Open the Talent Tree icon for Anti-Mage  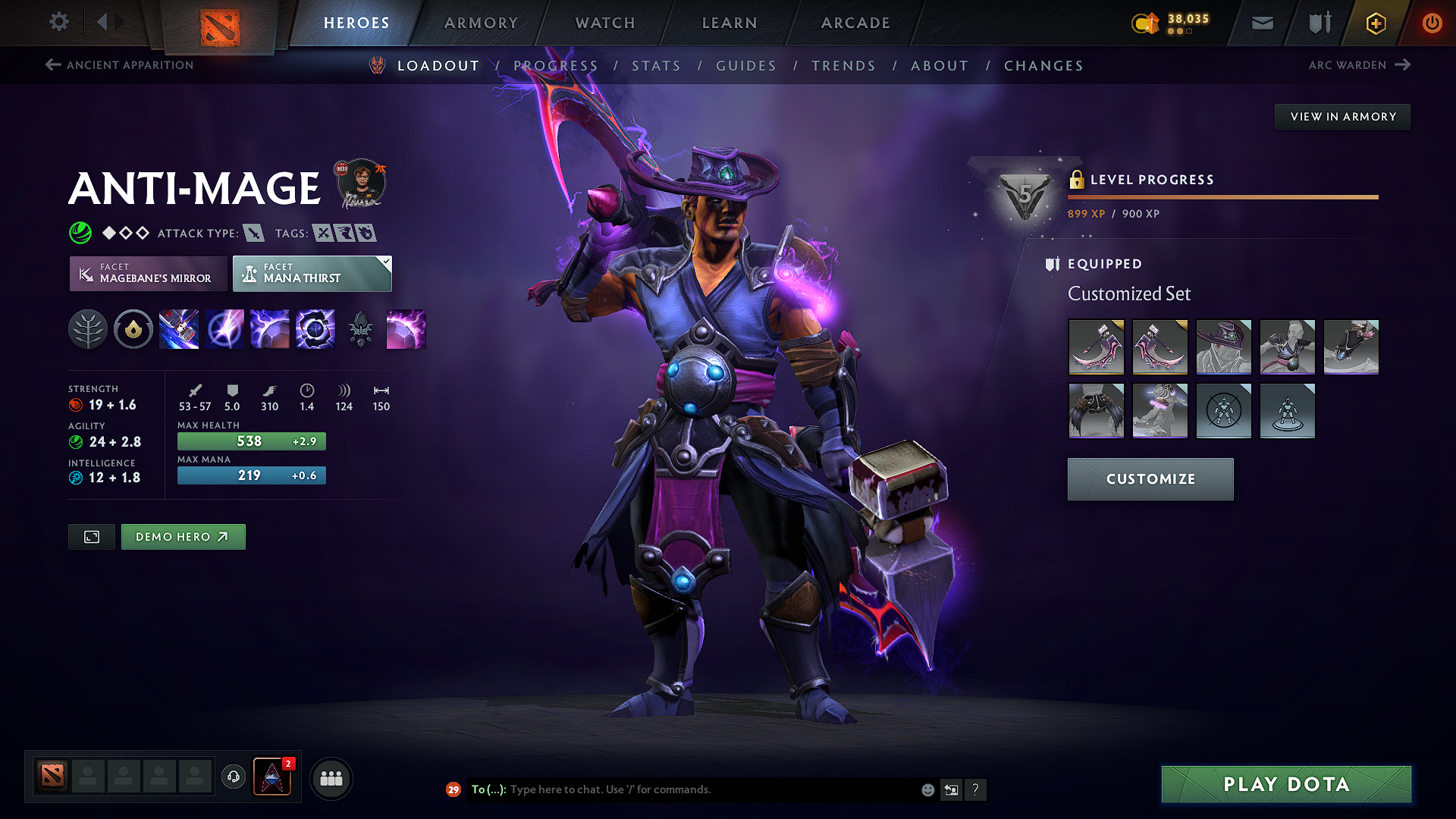click(88, 328)
